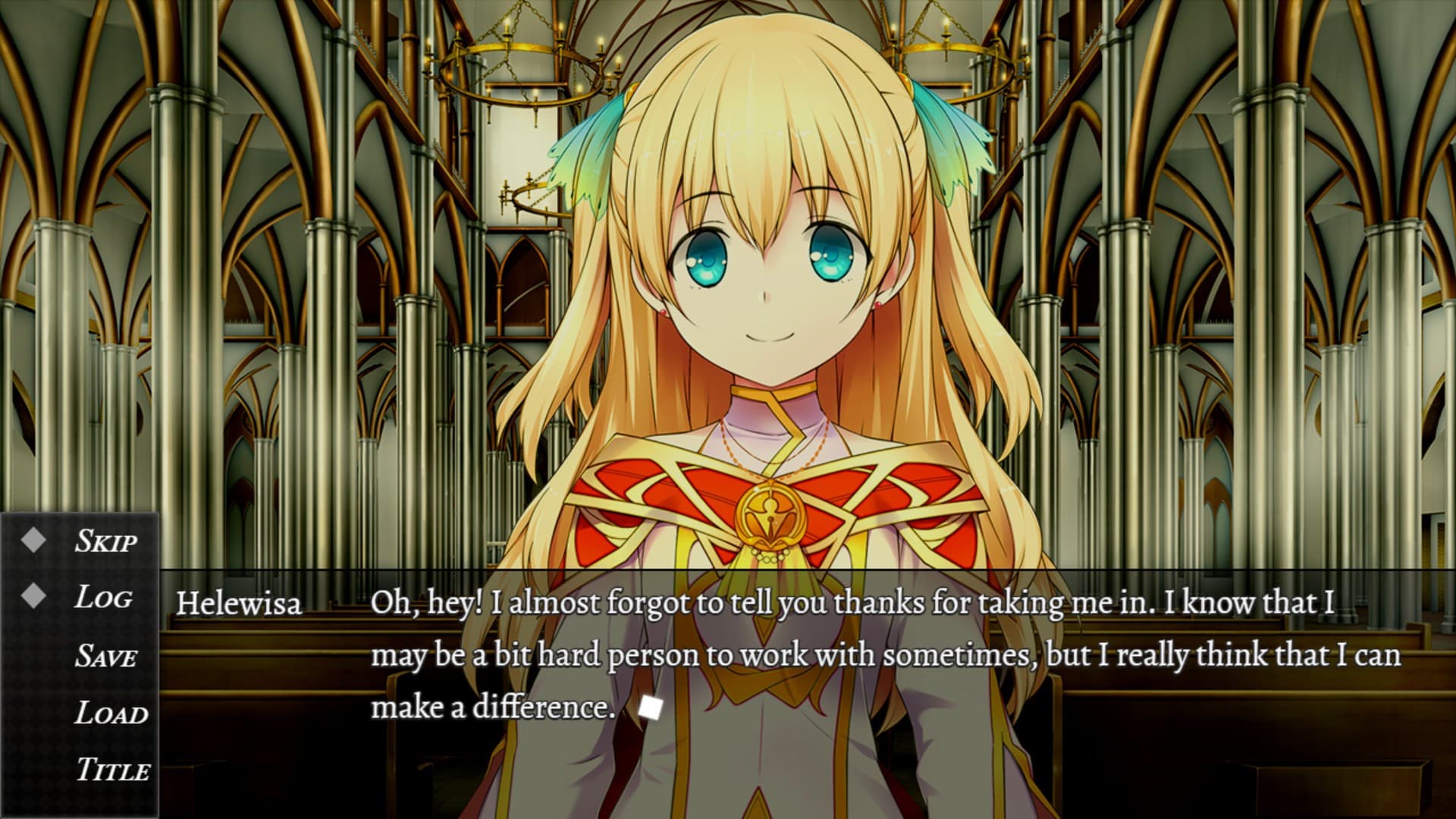Toggle the Skip option
1456x819 pixels.
(x=105, y=541)
